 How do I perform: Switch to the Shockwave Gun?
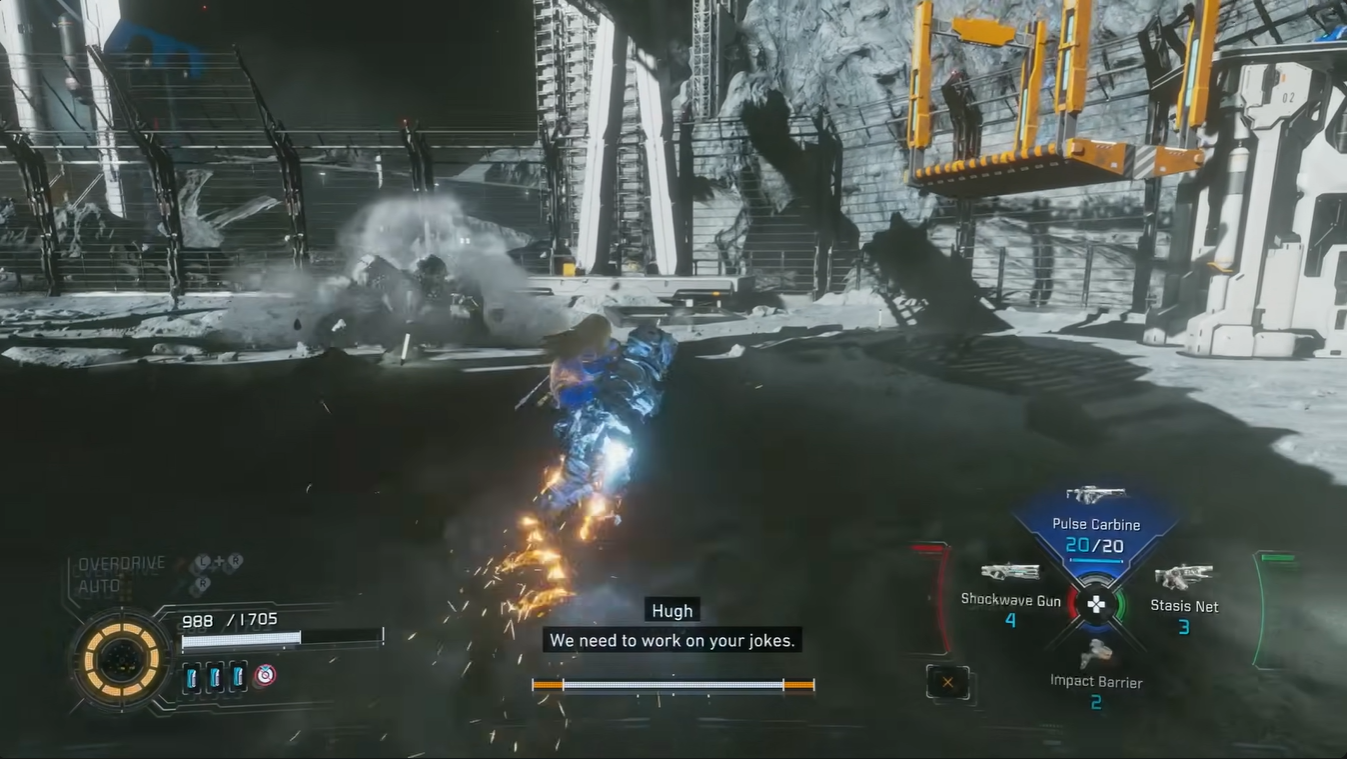(1010, 584)
